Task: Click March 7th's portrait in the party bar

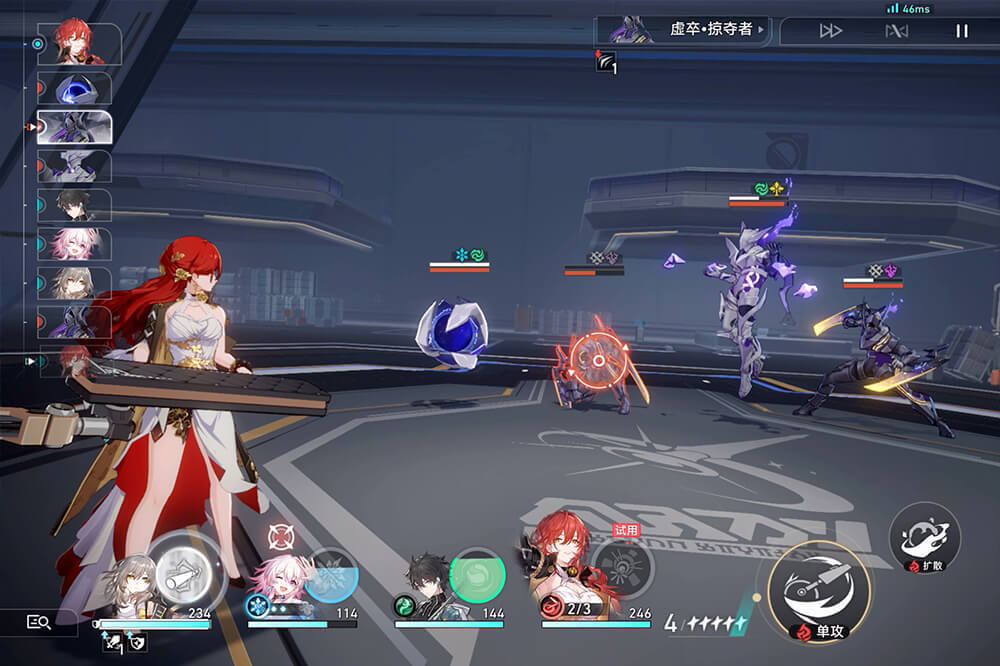Action: (277, 578)
